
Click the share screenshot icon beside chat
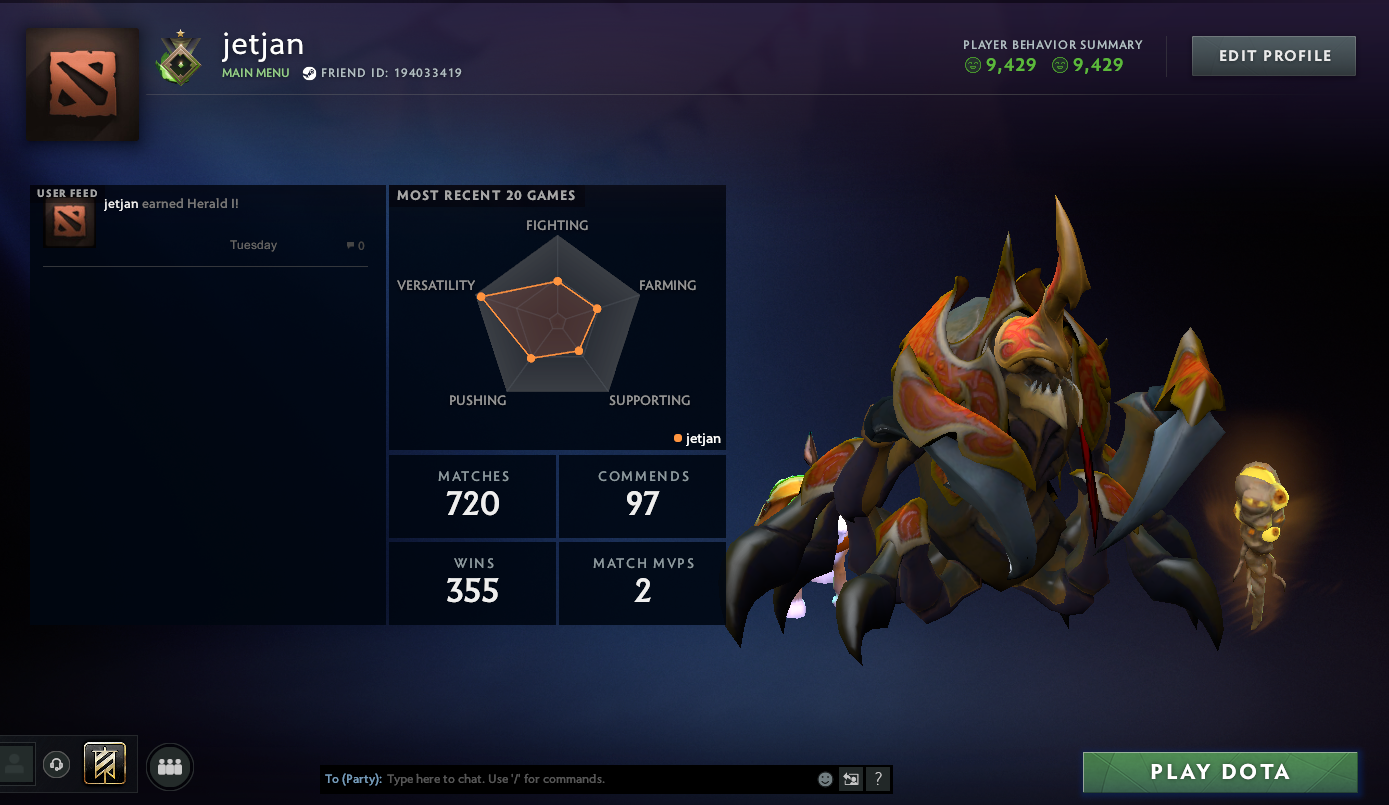(851, 778)
